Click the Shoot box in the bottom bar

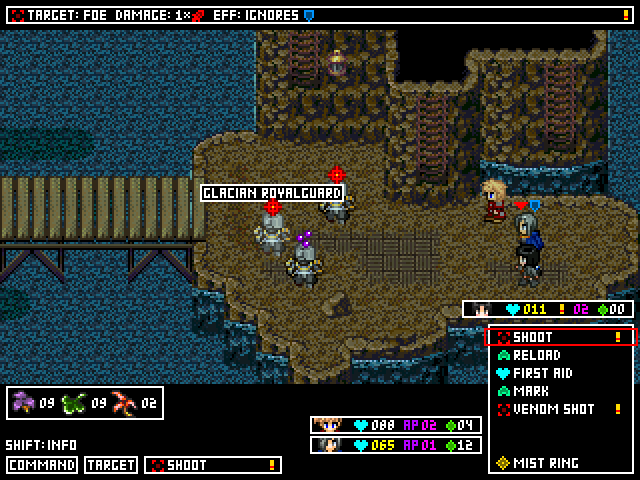coord(213,465)
